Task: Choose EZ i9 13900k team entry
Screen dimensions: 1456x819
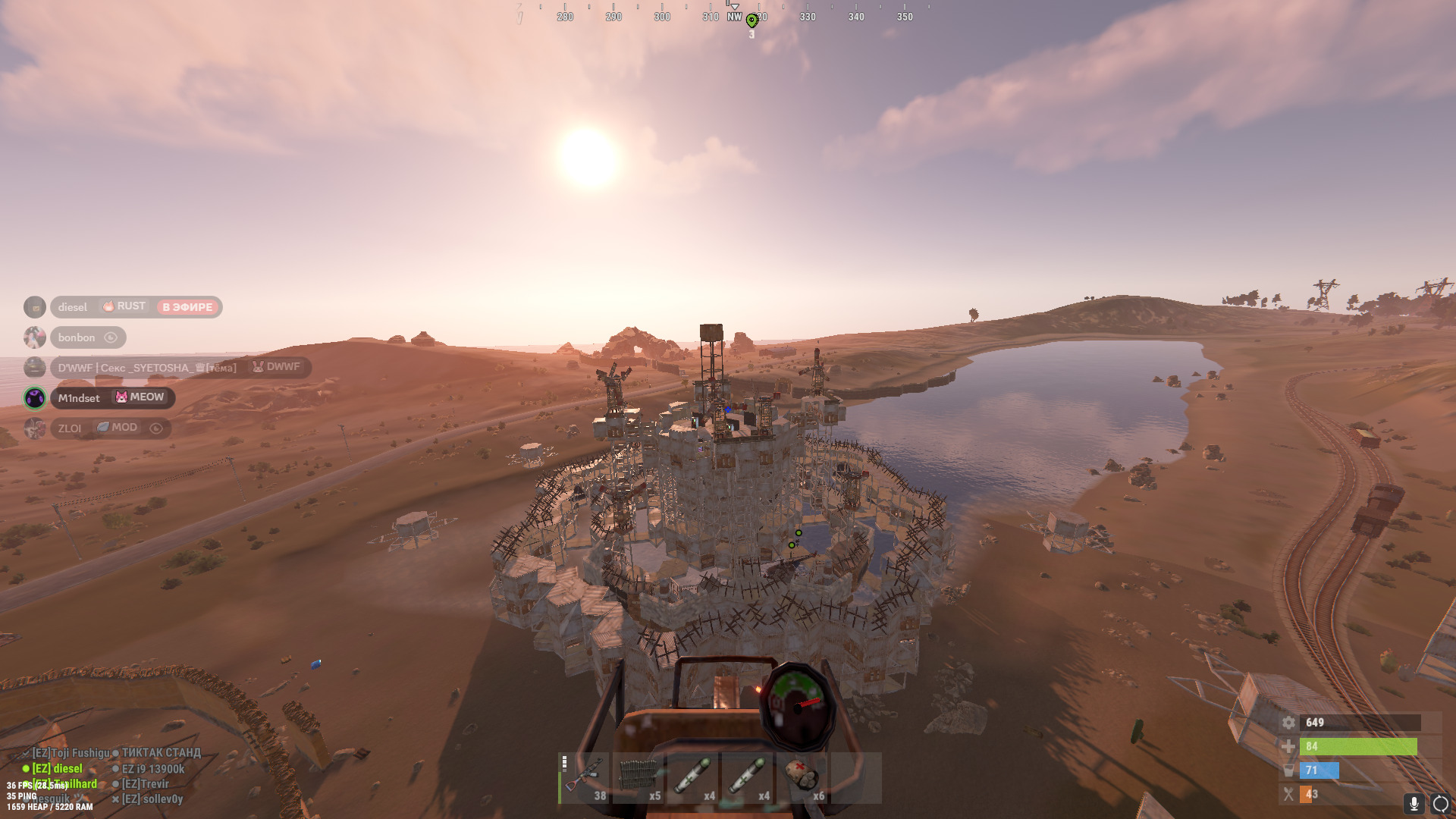Action: pos(152,769)
